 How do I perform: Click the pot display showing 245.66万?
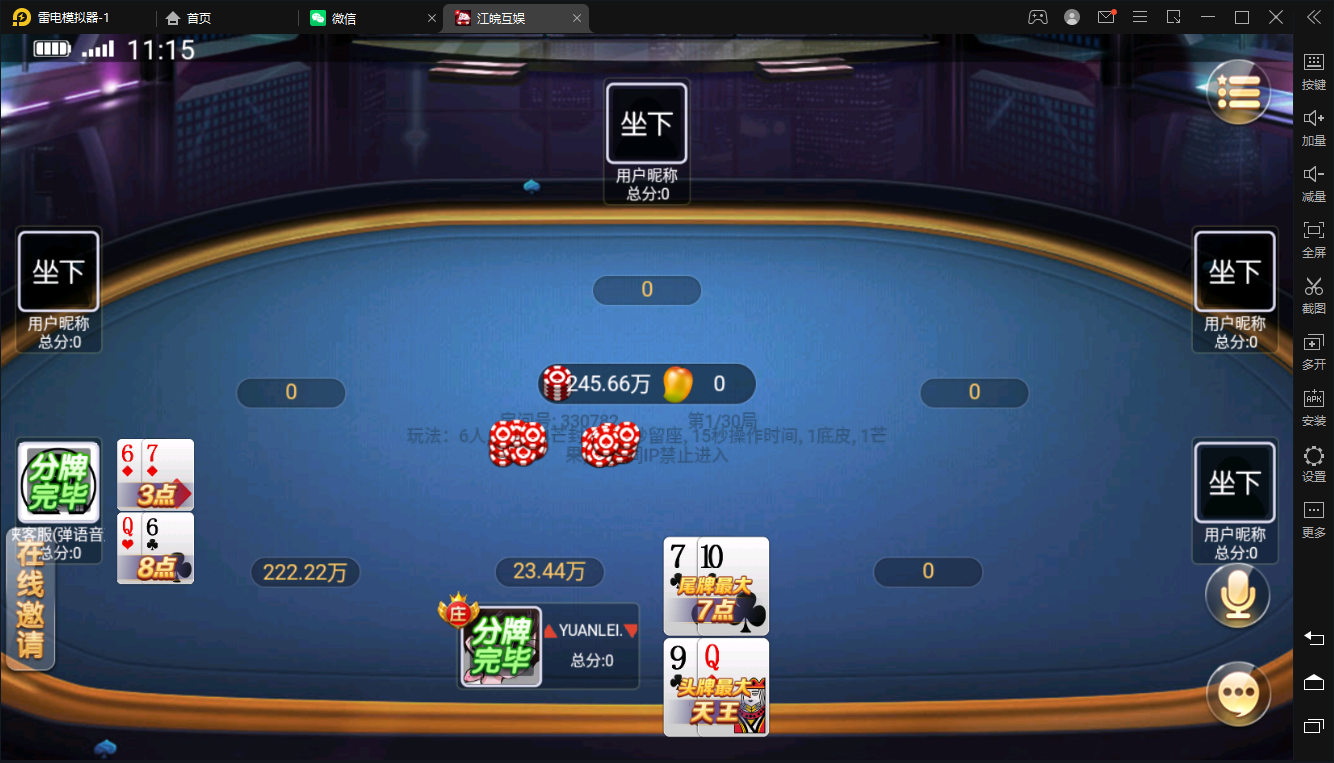click(x=647, y=383)
